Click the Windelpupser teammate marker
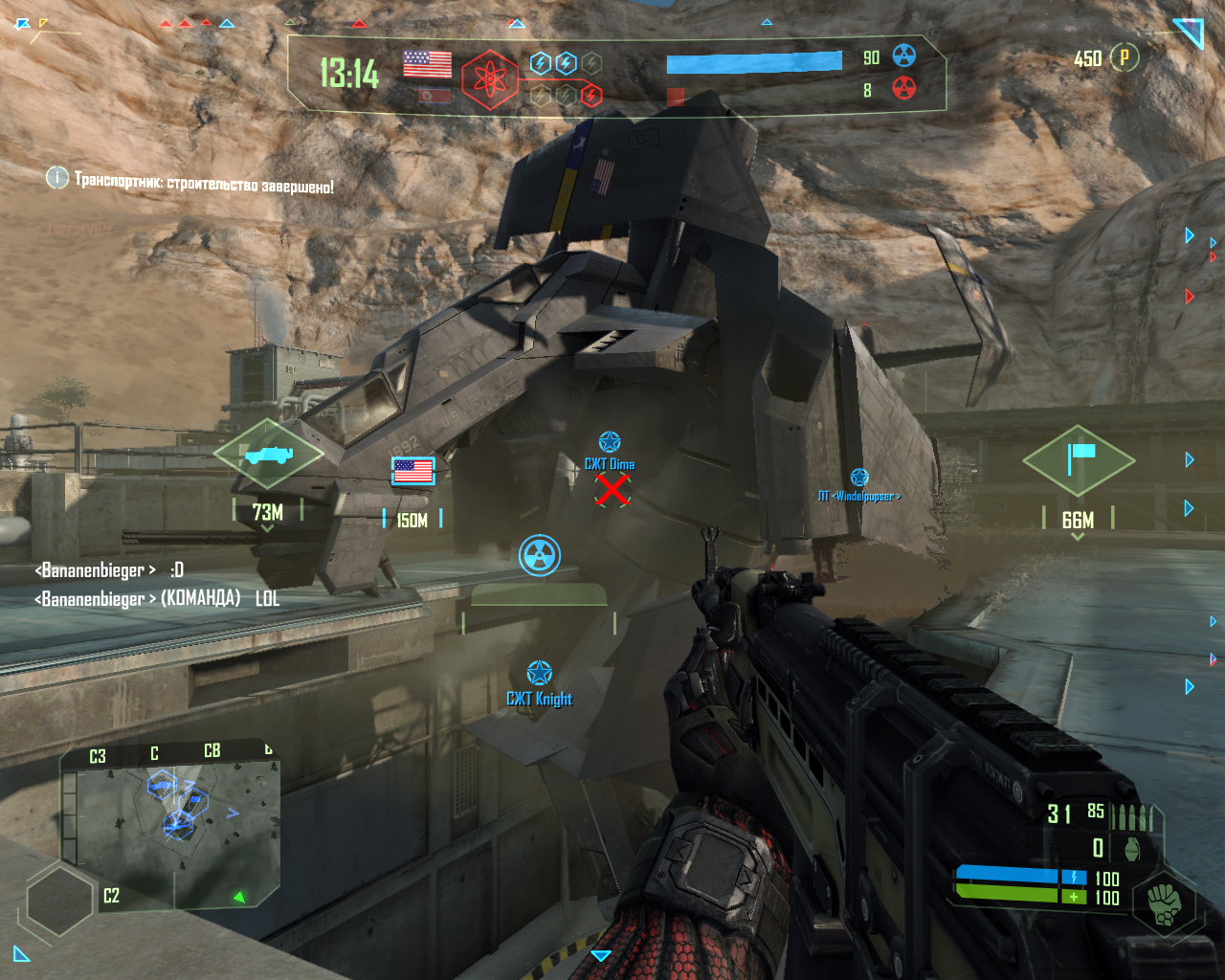This screenshot has height=980, width=1225. pyautogui.click(x=859, y=479)
